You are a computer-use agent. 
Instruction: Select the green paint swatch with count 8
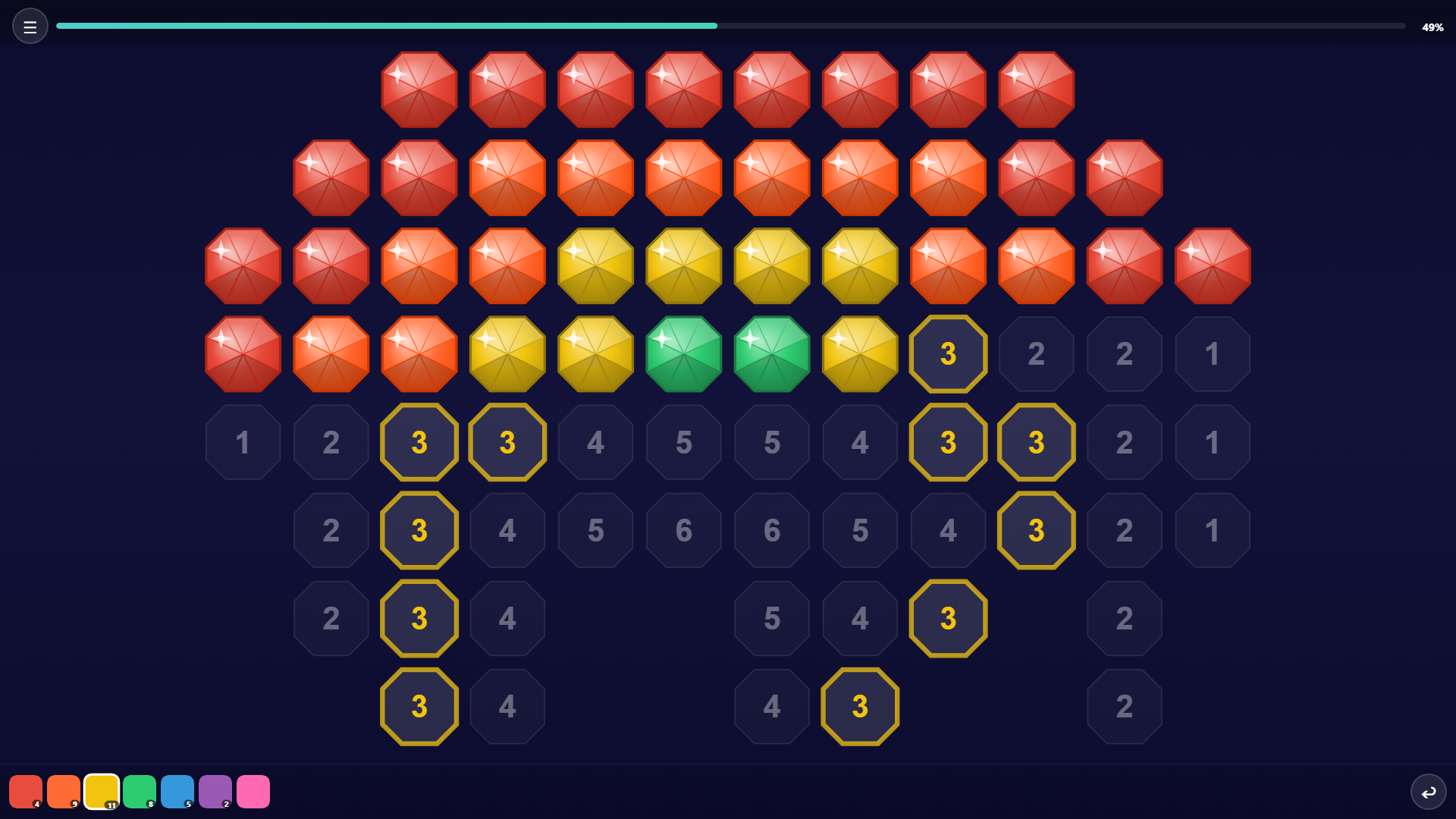(x=140, y=791)
